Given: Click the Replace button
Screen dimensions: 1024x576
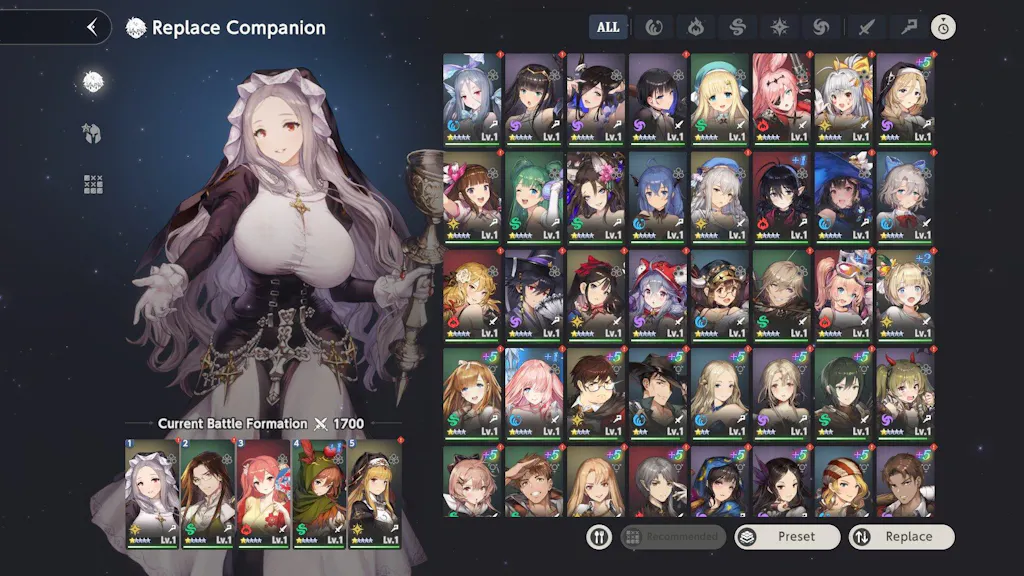Looking at the screenshot, I should pyautogui.click(x=901, y=537).
